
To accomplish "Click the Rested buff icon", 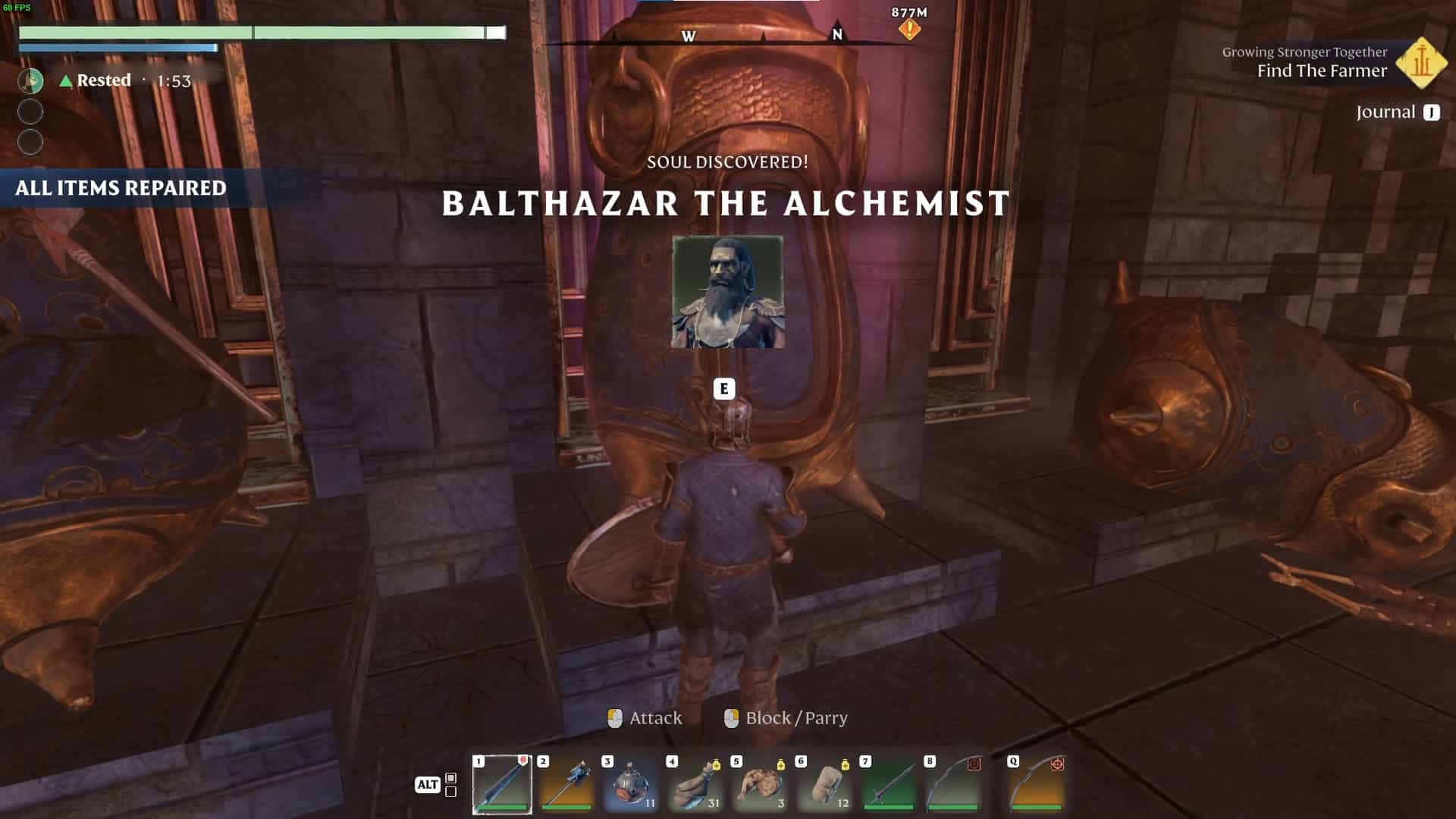I will coord(30,80).
